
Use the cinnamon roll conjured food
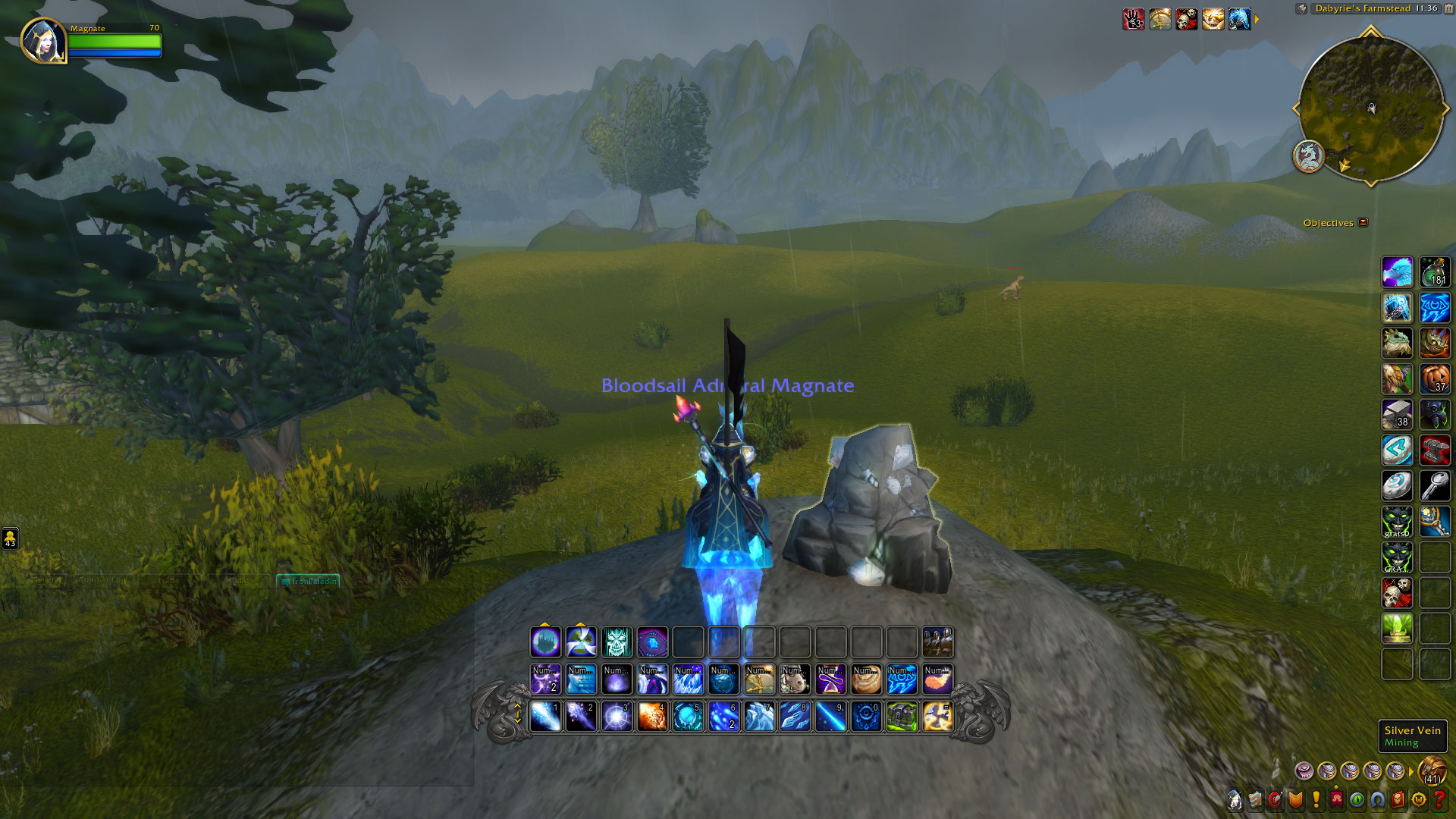coord(866,679)
